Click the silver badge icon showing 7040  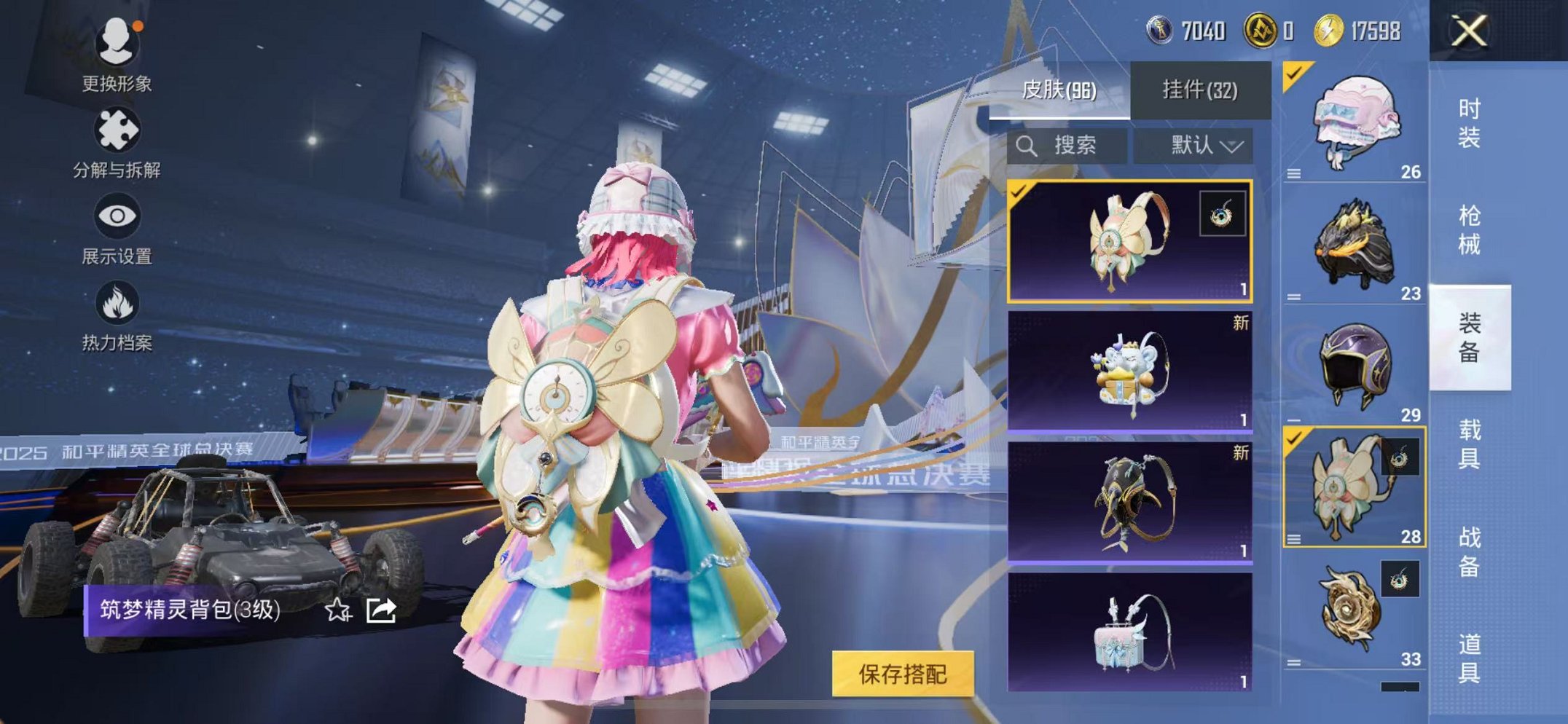click(x=1161, y=29)
